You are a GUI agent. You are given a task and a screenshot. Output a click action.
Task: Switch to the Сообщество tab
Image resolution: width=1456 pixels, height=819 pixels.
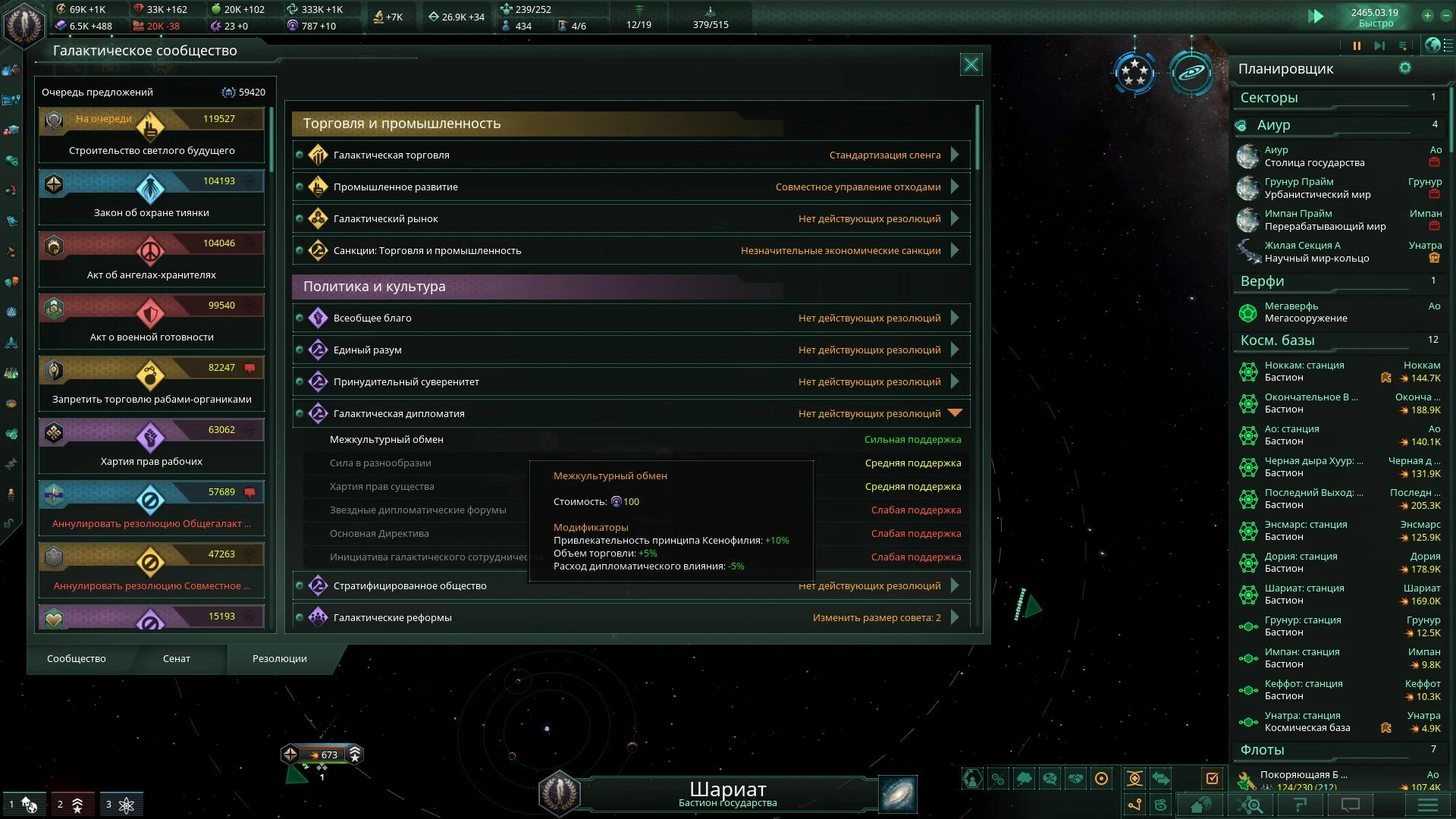(x=76, y=659)
